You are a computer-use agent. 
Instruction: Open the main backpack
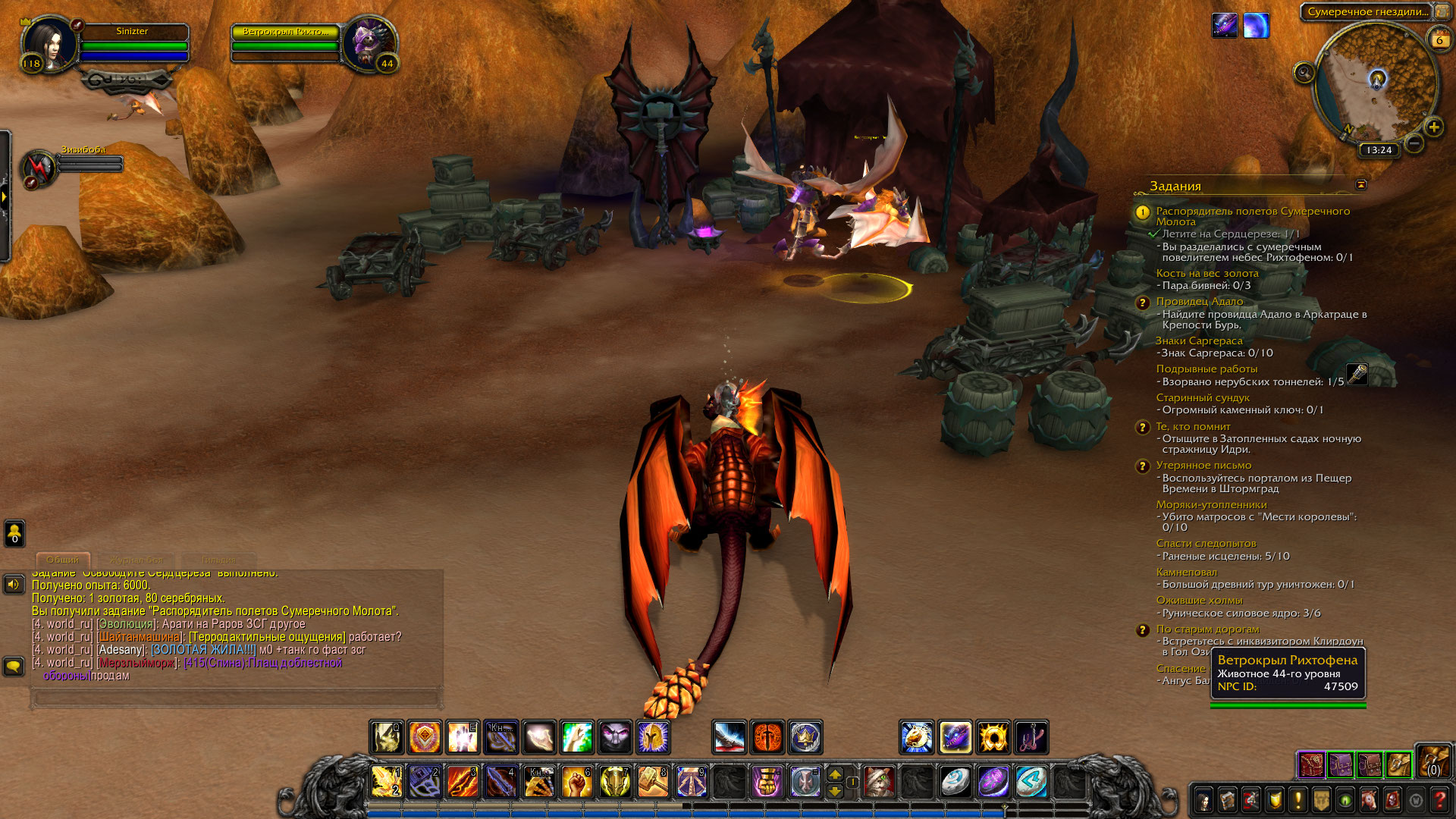tap(1433, 761)
